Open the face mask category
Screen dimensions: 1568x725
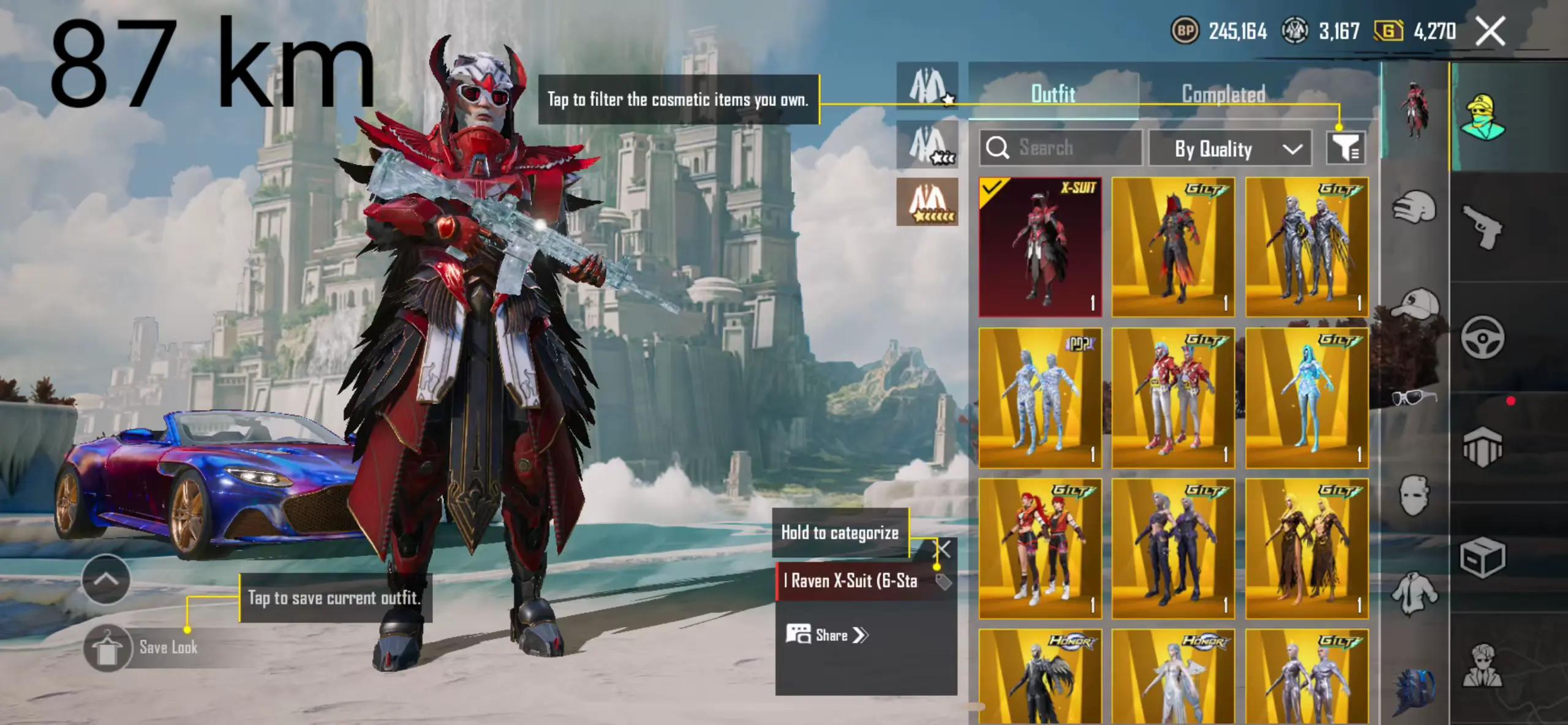point(1414,495)
